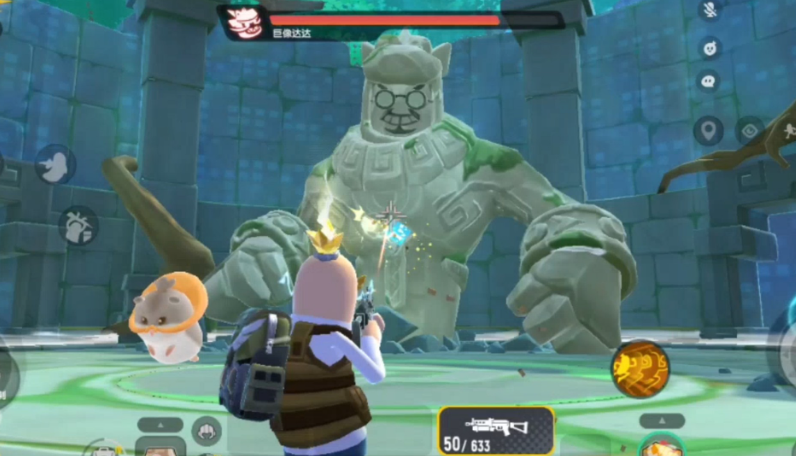Tap the map location pin button

pyautogui.click(x=709, y=130)
